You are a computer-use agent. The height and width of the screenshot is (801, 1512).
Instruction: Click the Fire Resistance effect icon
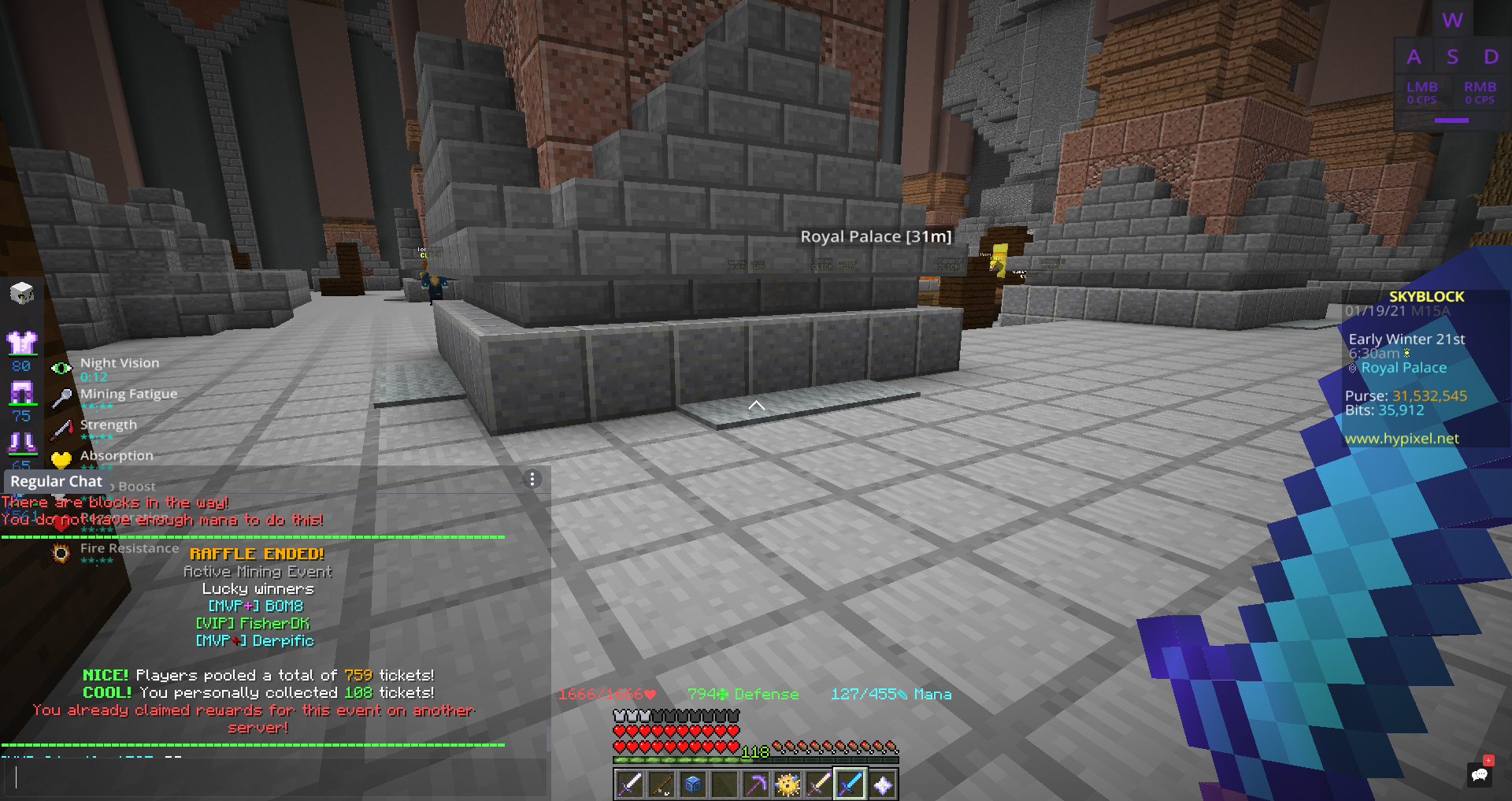tap(61, 553)
